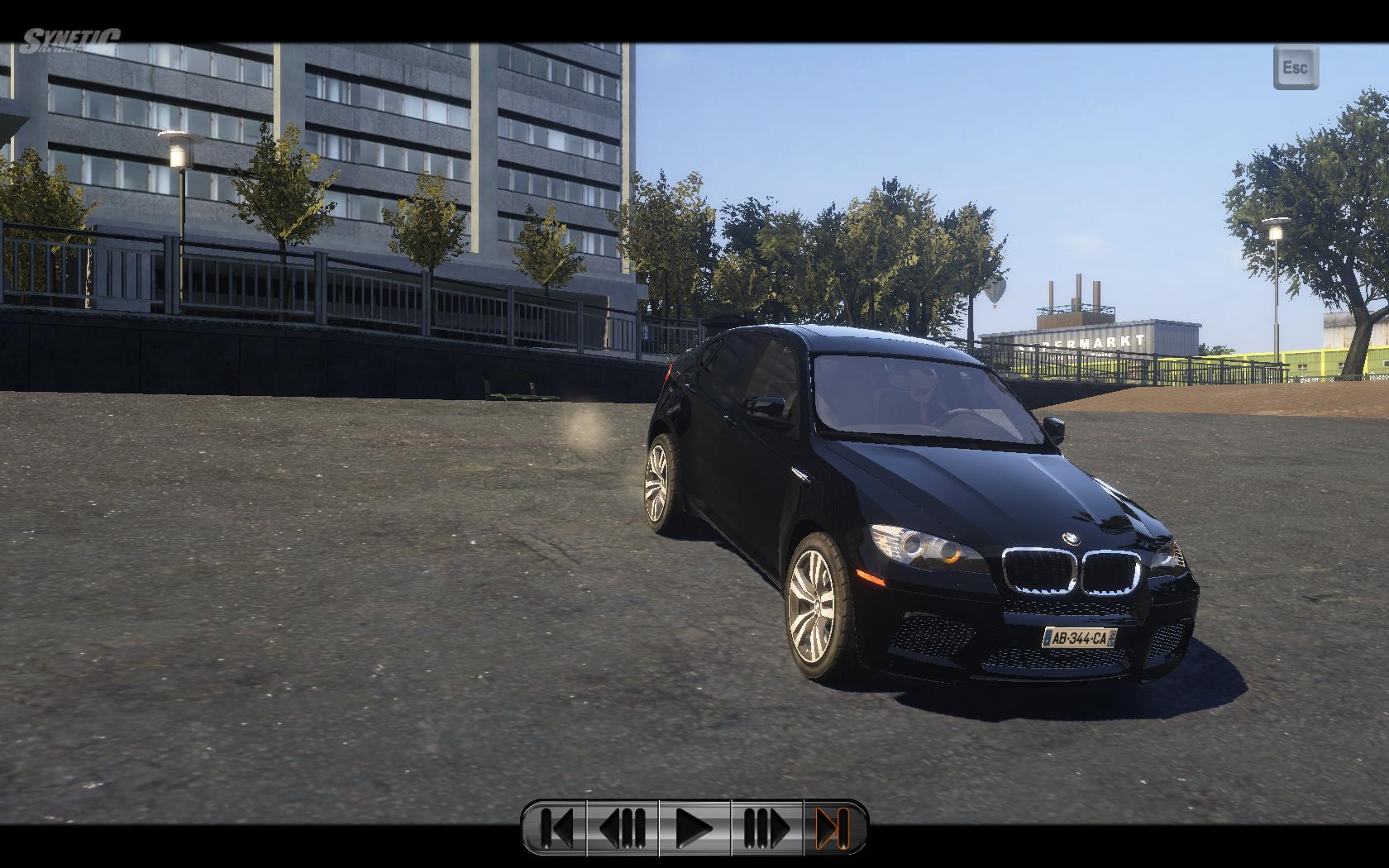The width and height of the screenshot is (1389, 868).
Task: Step the replay forward
Action: pos(766,827)
